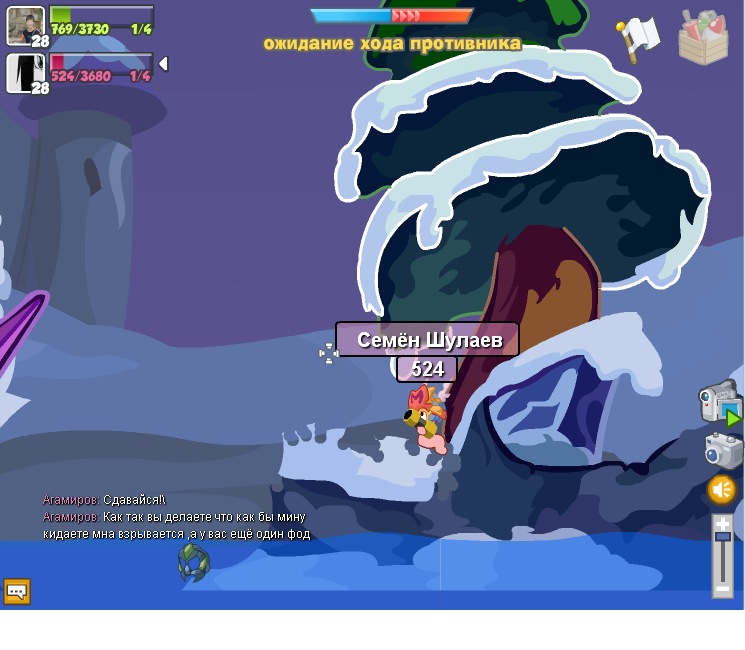
Task: Open the weapons crate inventory
Action: [702, 38]
